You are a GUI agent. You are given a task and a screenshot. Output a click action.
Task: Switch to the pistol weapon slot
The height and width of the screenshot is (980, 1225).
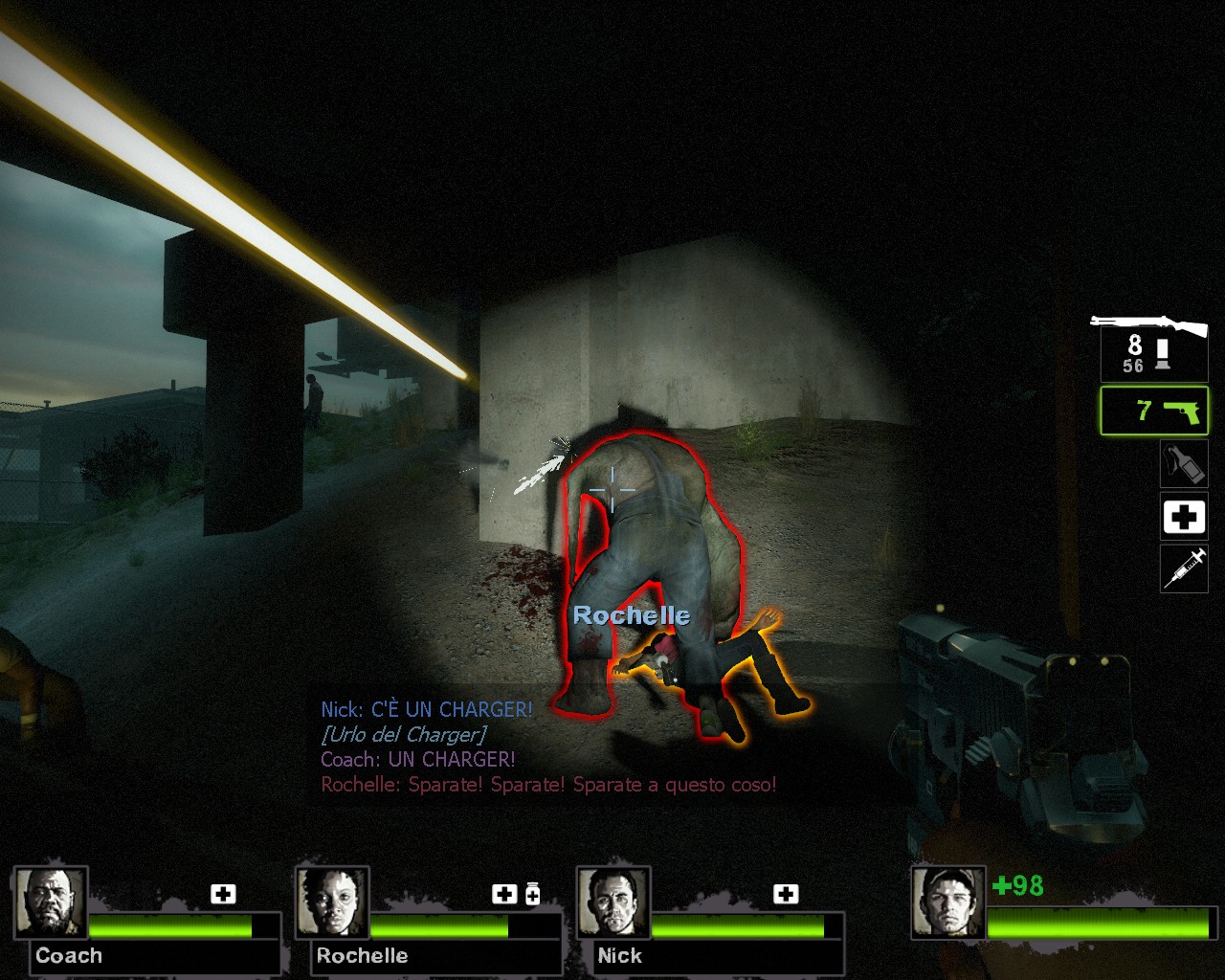pos(1154,412)
